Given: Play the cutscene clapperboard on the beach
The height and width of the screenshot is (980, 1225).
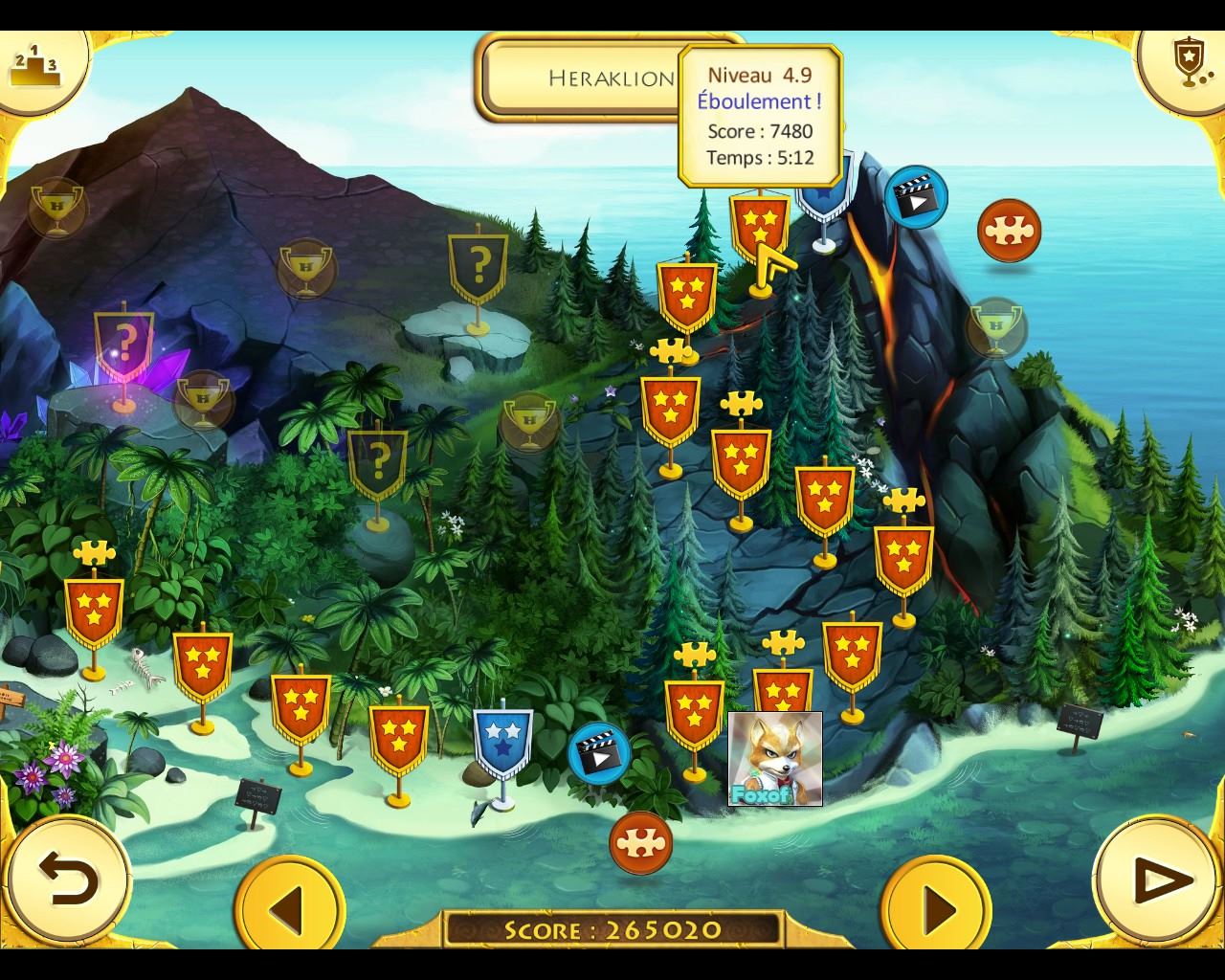Looking at the screenshot, I should pos(599,752).
